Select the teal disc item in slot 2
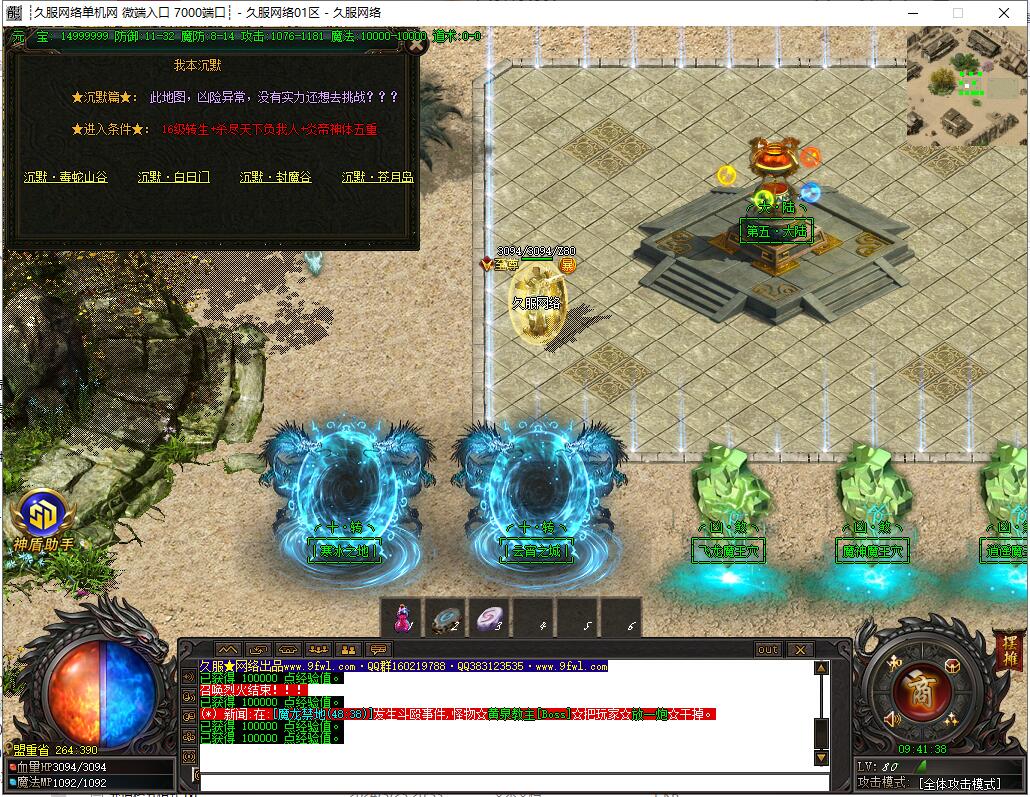The image size is (1030, 797). click(446, 620)
